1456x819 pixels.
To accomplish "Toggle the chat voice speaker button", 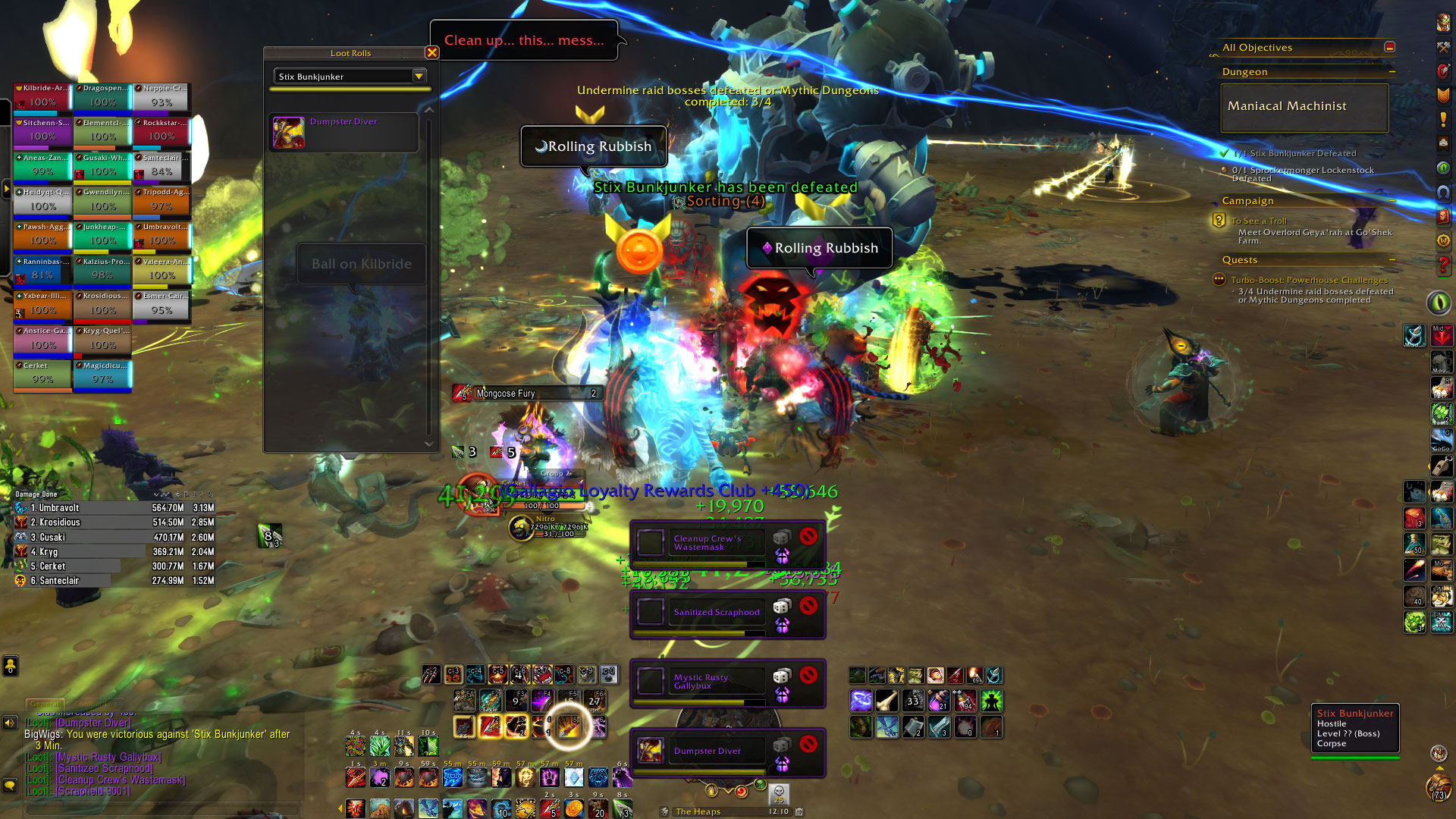I will 10,723.
